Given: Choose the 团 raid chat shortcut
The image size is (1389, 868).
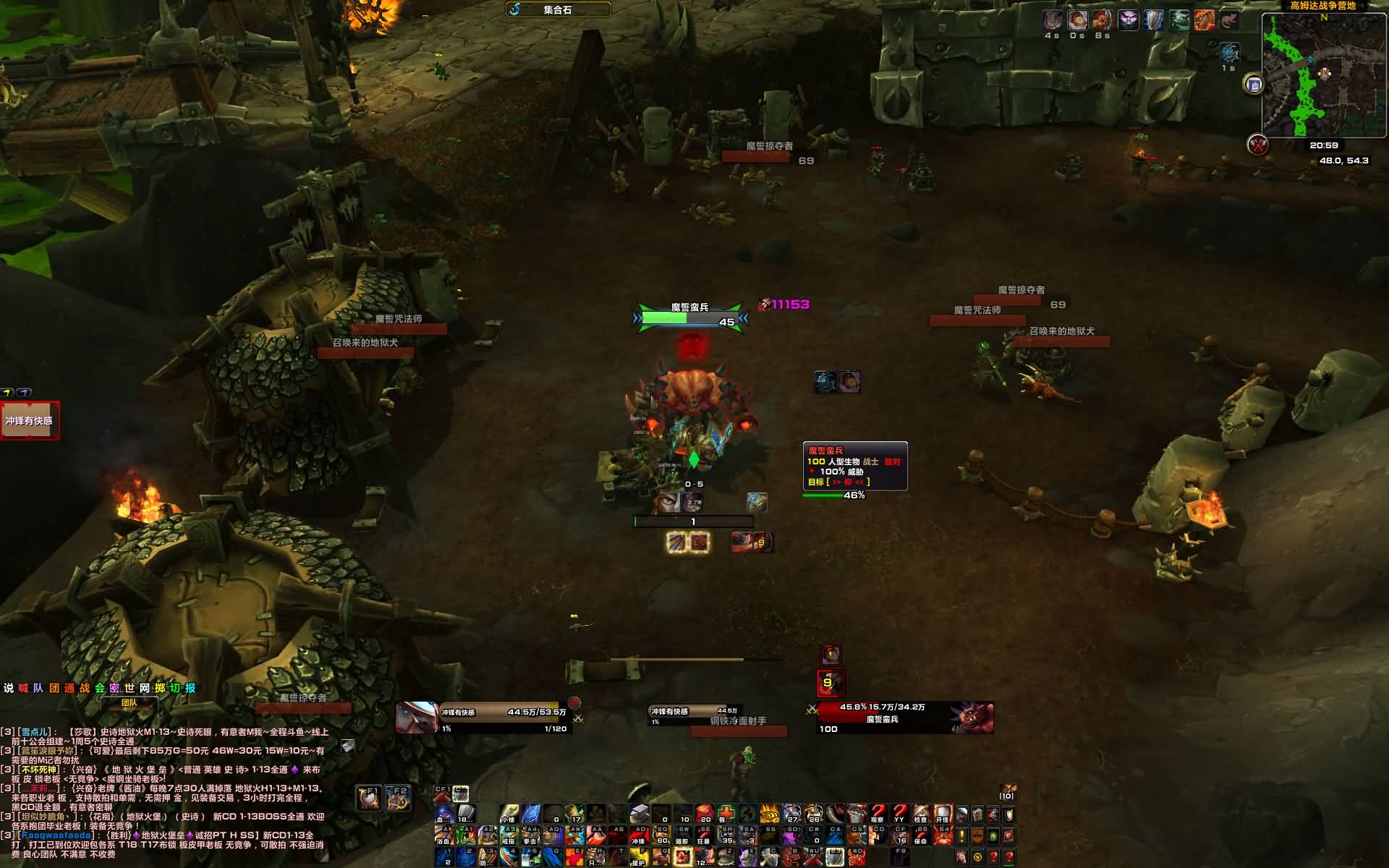Looking at the screenshot, I should 54,688.
